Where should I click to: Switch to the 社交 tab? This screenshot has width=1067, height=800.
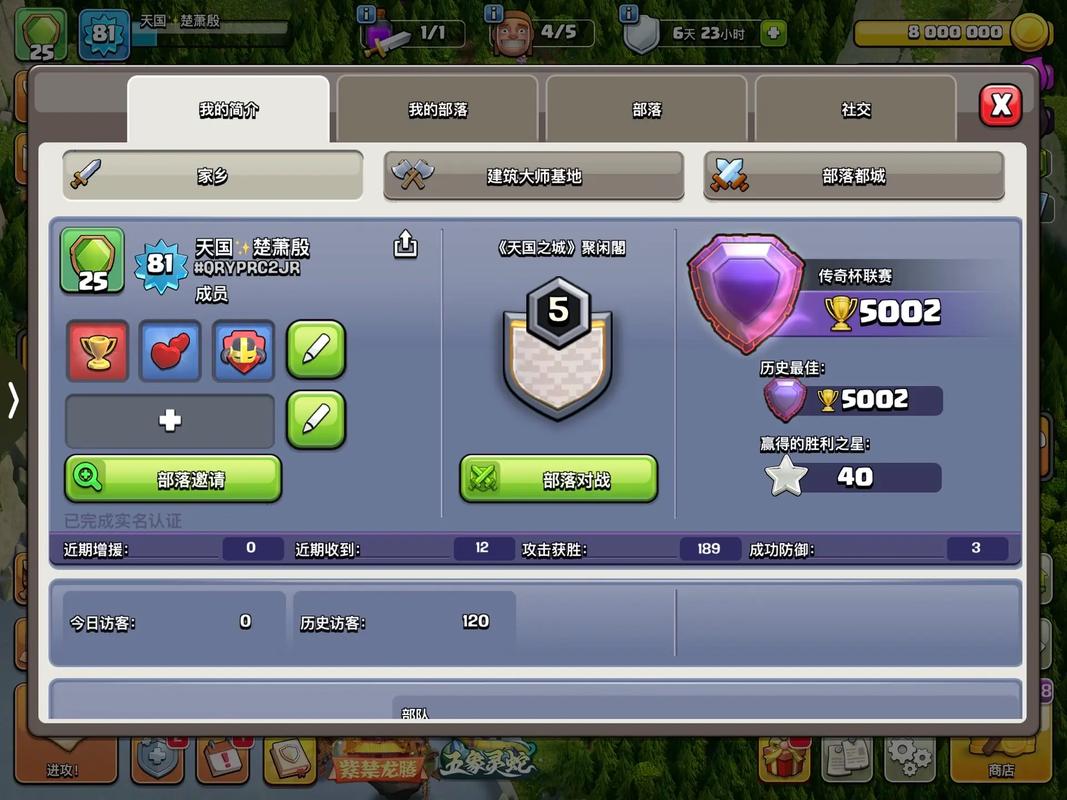point(856,110)
